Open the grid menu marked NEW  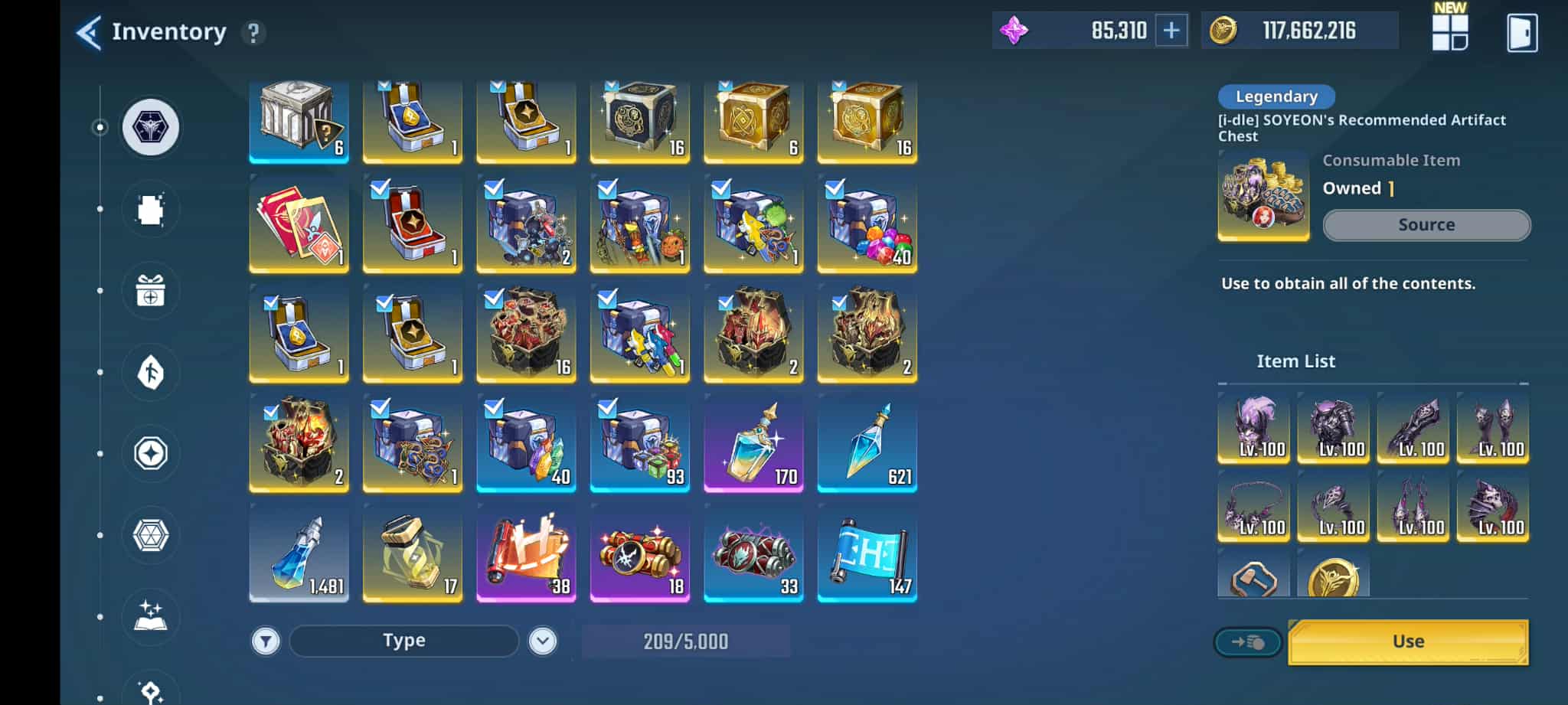coord(1449,32)
